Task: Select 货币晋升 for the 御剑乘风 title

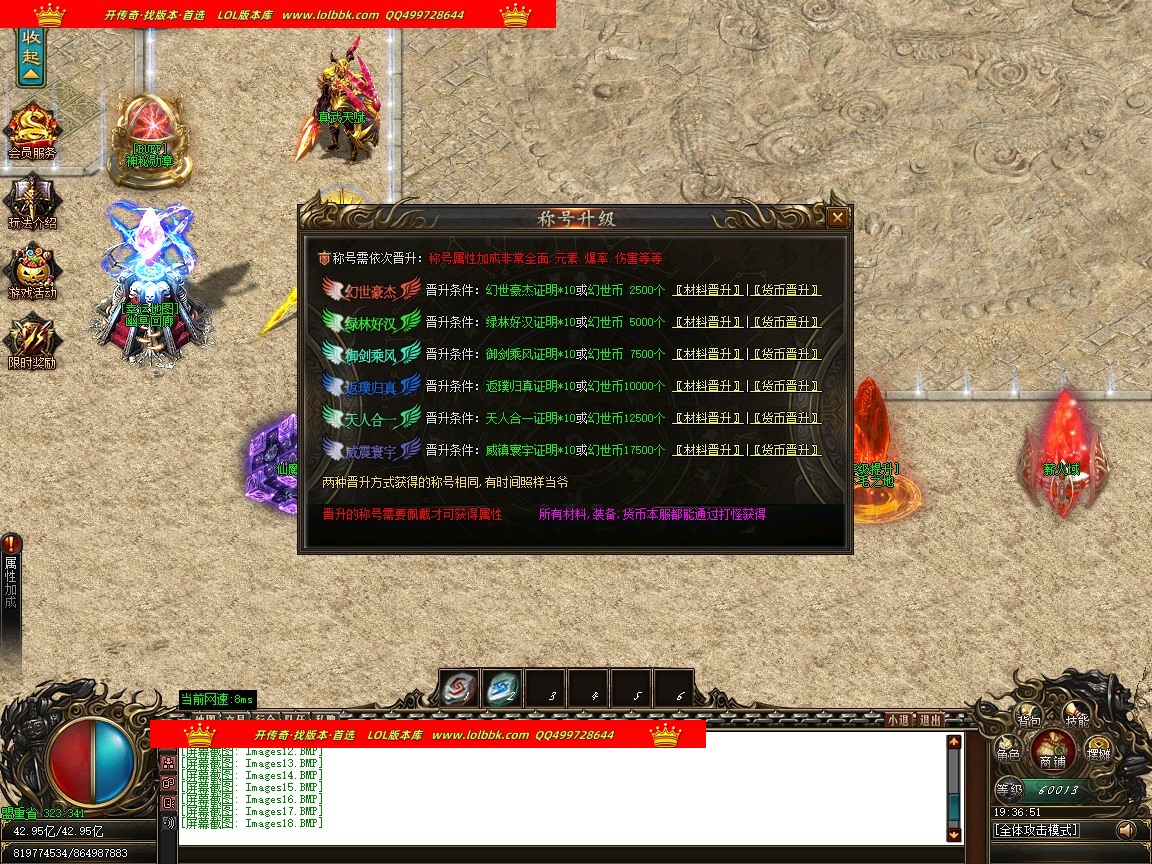Action: coord(786,354)
